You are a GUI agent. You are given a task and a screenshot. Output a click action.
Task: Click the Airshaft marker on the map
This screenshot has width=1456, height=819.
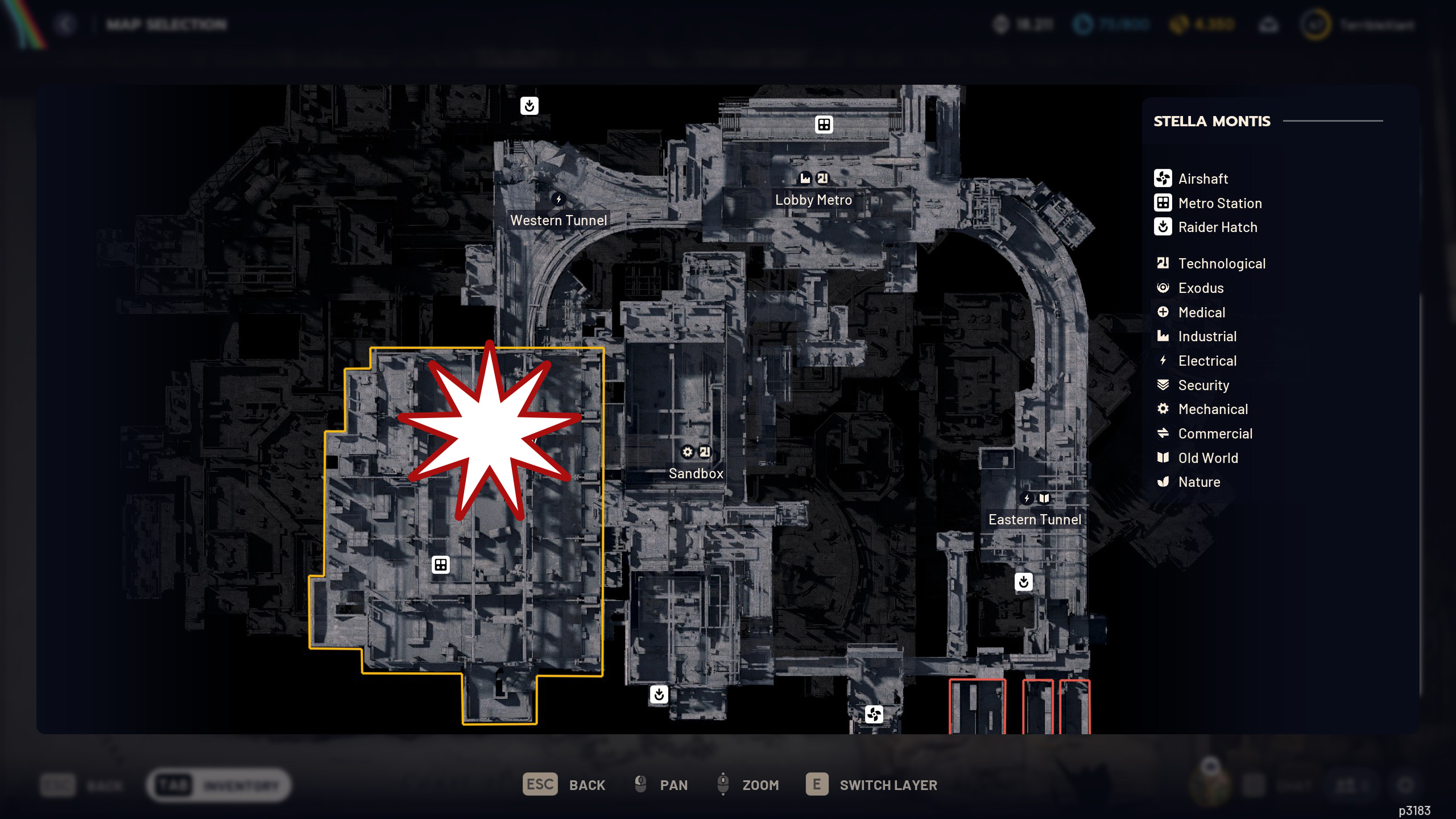tap(874, 714)
